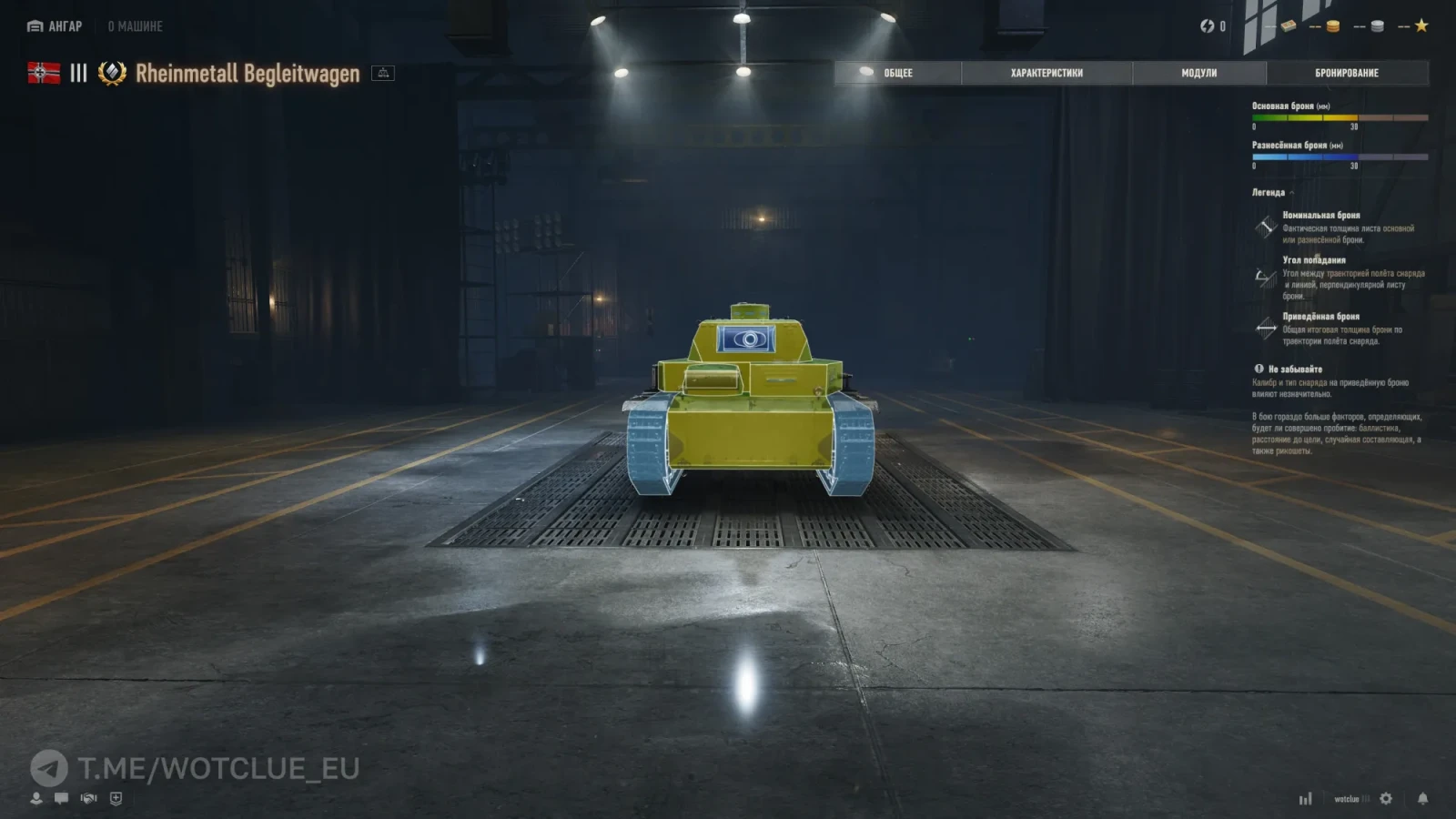Click the silver credits coin icon

pyautogui.click(x=1377, y=26)
